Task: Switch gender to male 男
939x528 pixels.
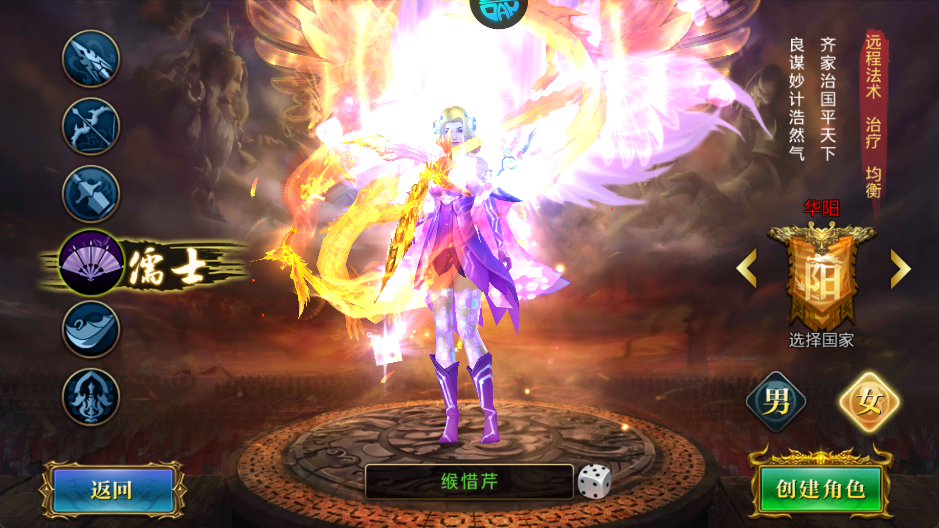Action: [776, 402]
